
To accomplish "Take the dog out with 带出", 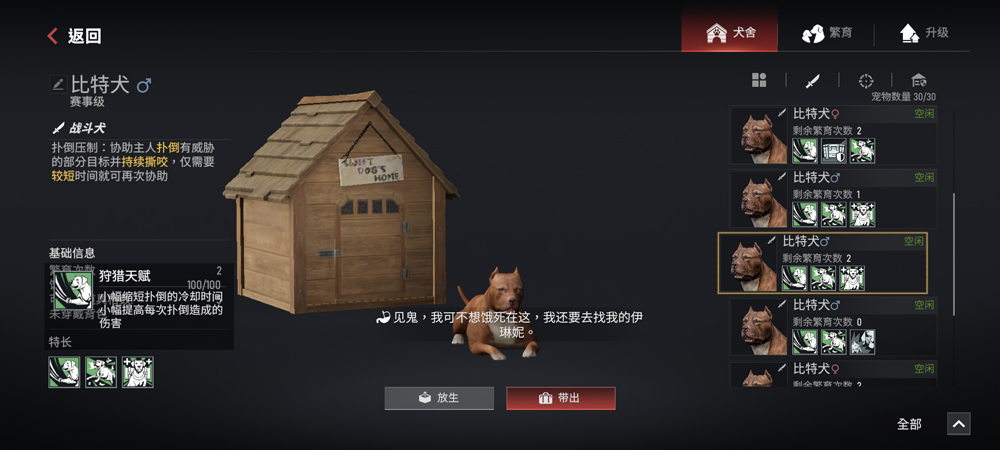I will [x=560, y=398].
